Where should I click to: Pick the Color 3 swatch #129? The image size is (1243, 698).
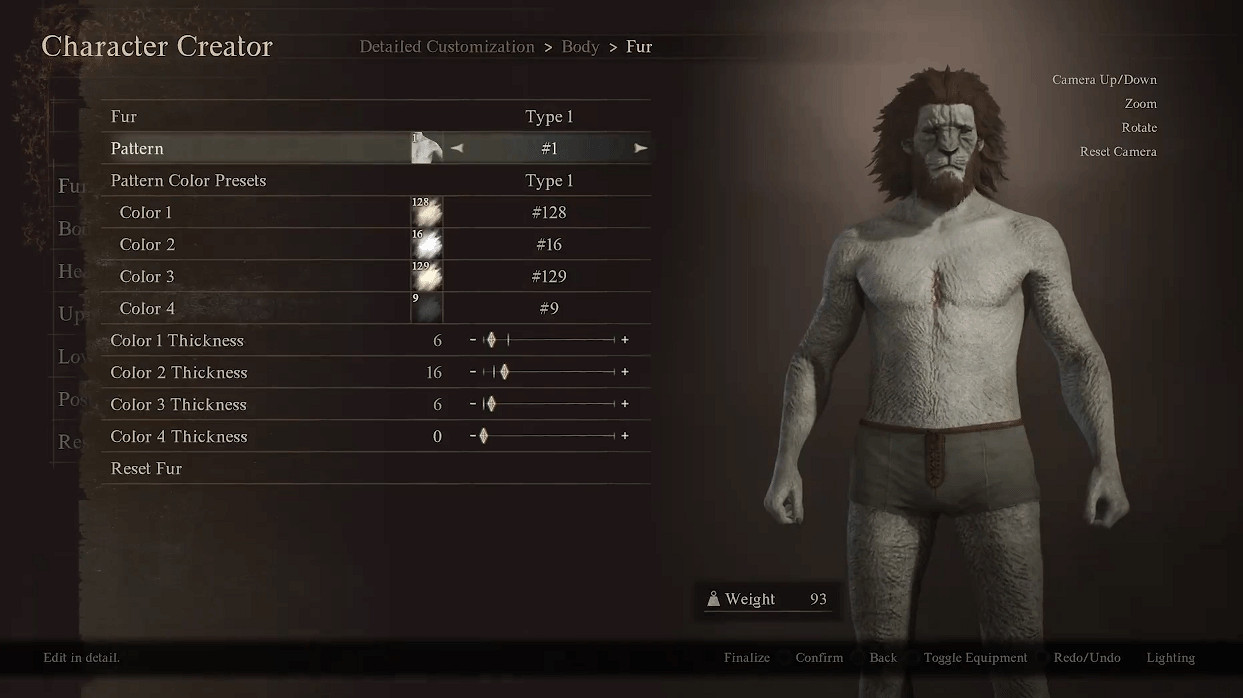[x=427, y=276]
